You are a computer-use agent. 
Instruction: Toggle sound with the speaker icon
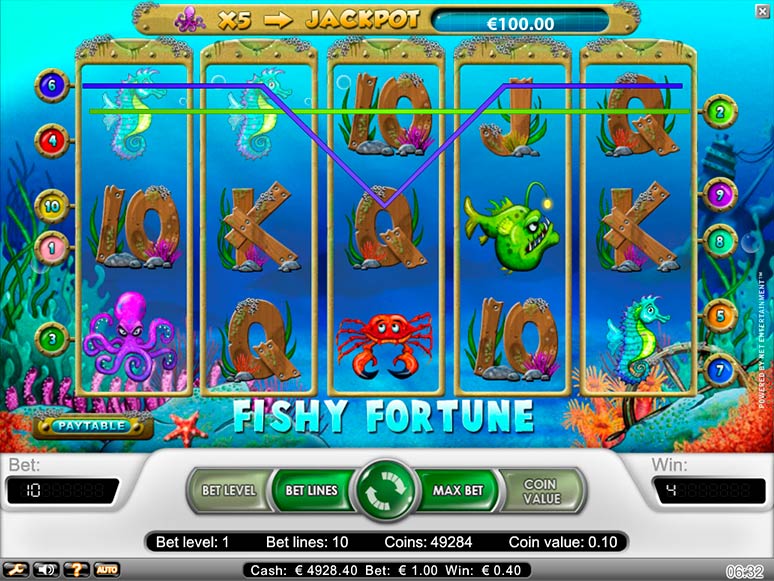pyautogui.click(x=46, y=570)
